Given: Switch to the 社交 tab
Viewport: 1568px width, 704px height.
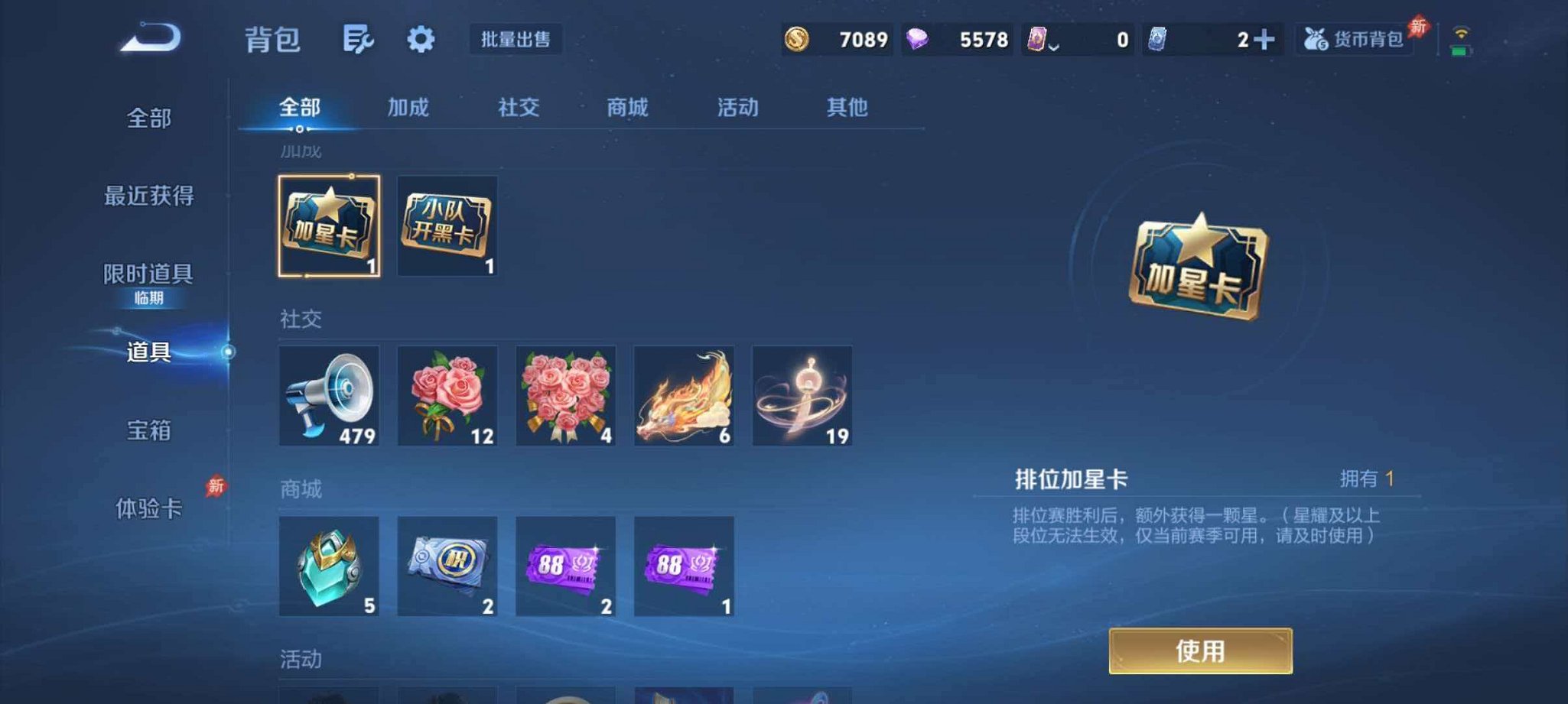Looking at the screenshot, I should 517,108.
